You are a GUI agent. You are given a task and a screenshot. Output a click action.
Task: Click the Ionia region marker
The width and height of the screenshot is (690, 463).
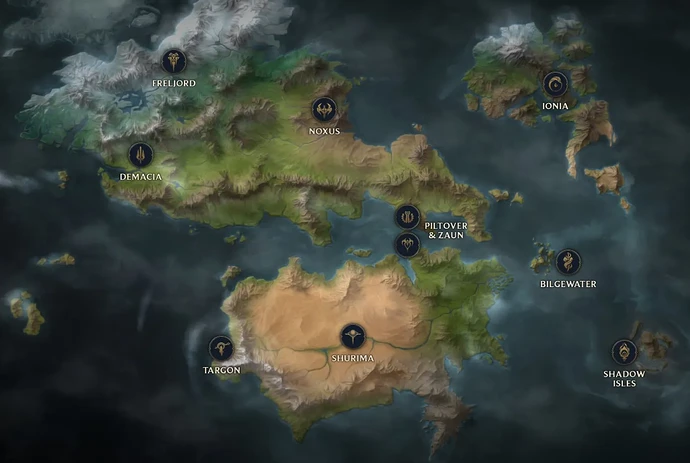click(556, 83)
